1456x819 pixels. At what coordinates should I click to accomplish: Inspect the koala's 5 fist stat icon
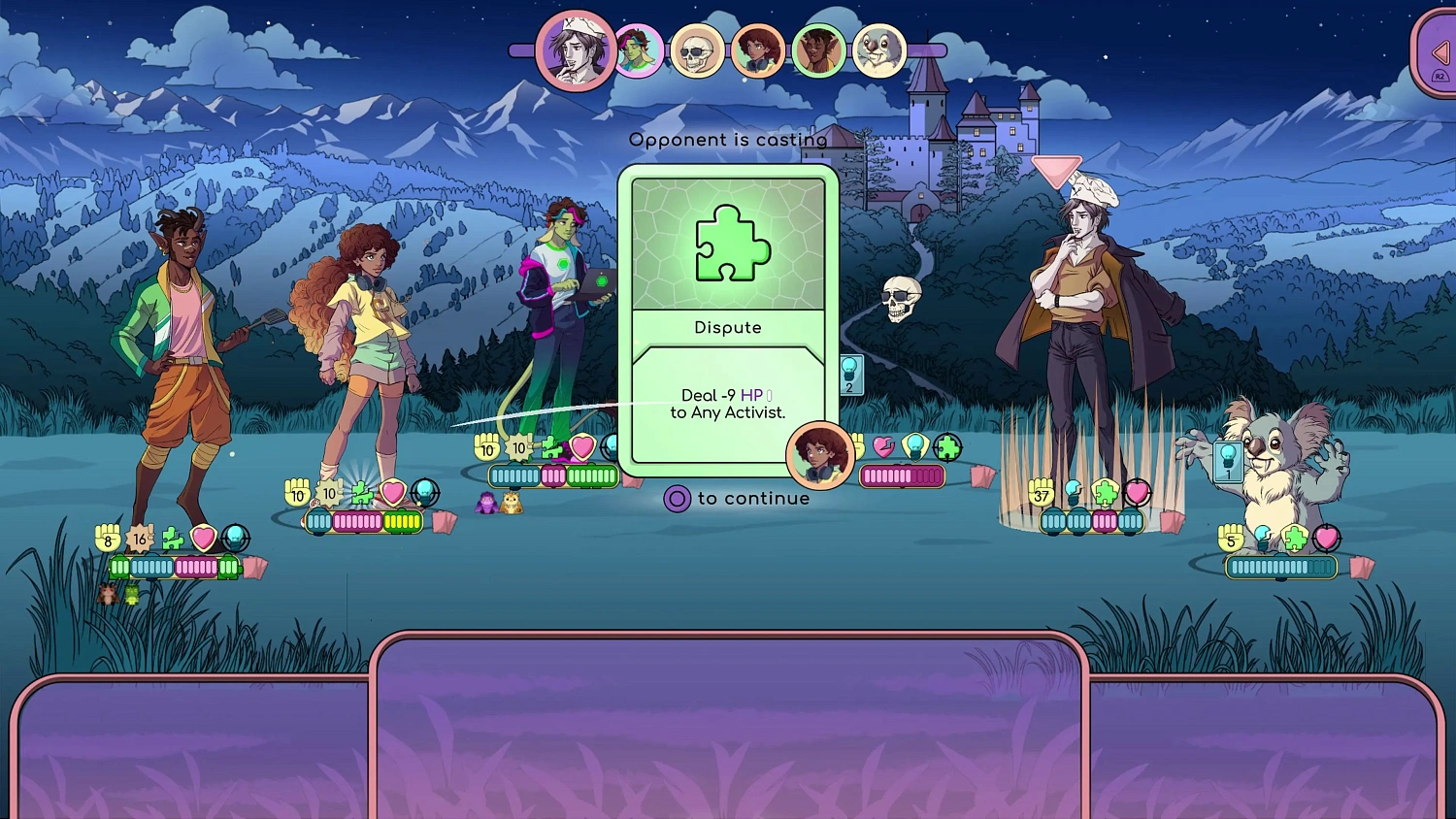click(x=1231, y=539)
